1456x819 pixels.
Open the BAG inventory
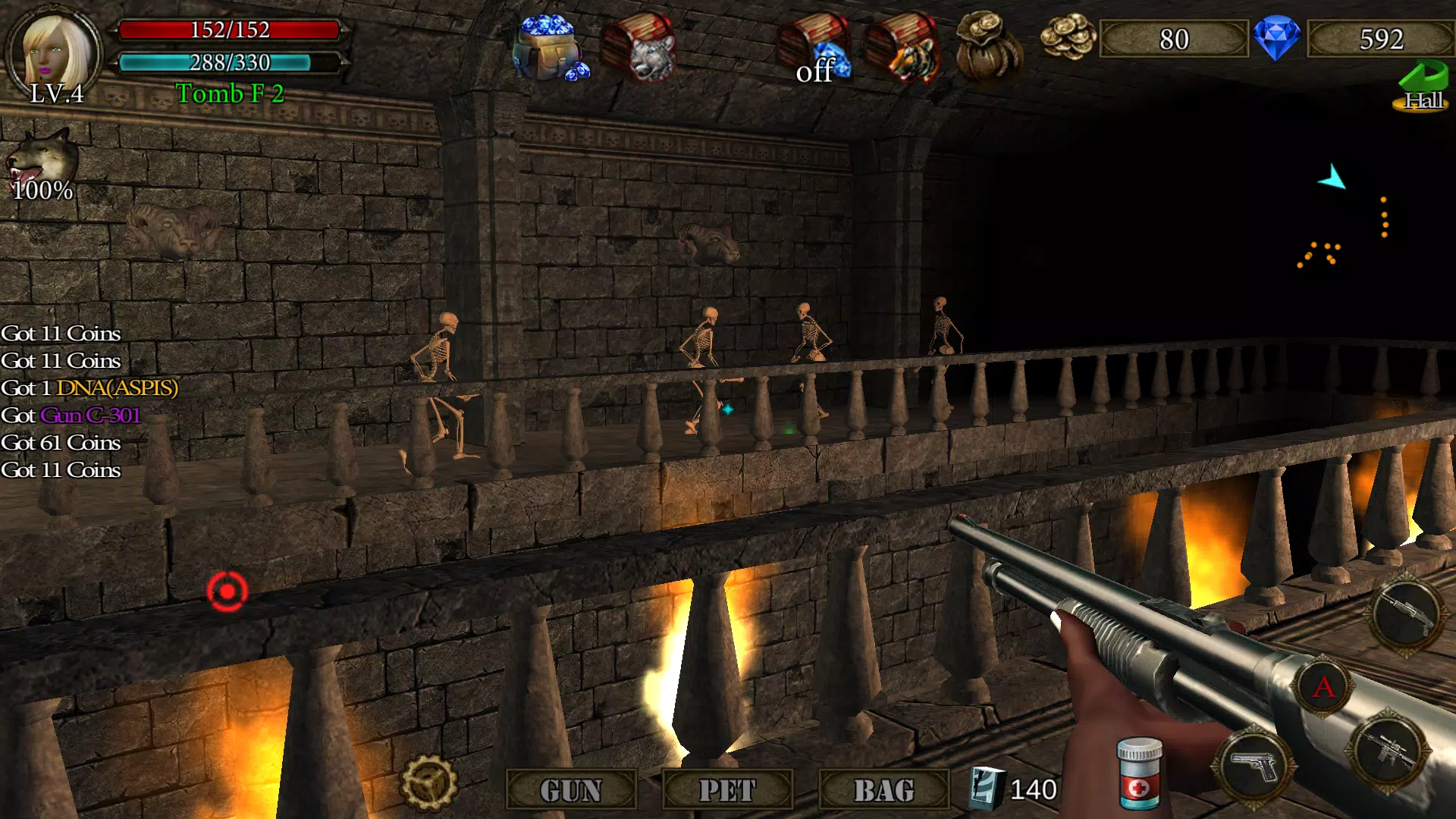[x=884, y=790]
